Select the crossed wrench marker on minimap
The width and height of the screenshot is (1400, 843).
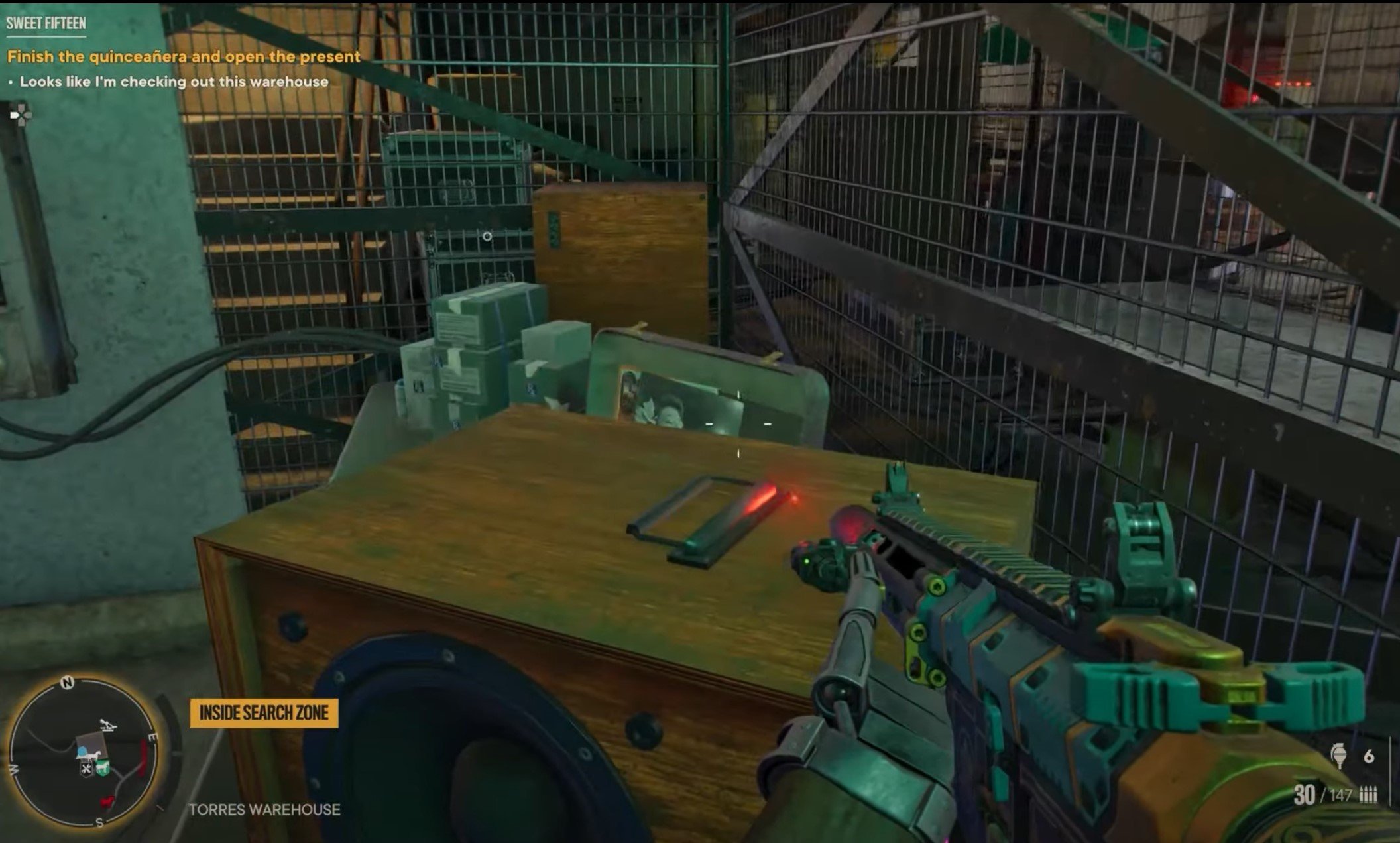[87, 769]
